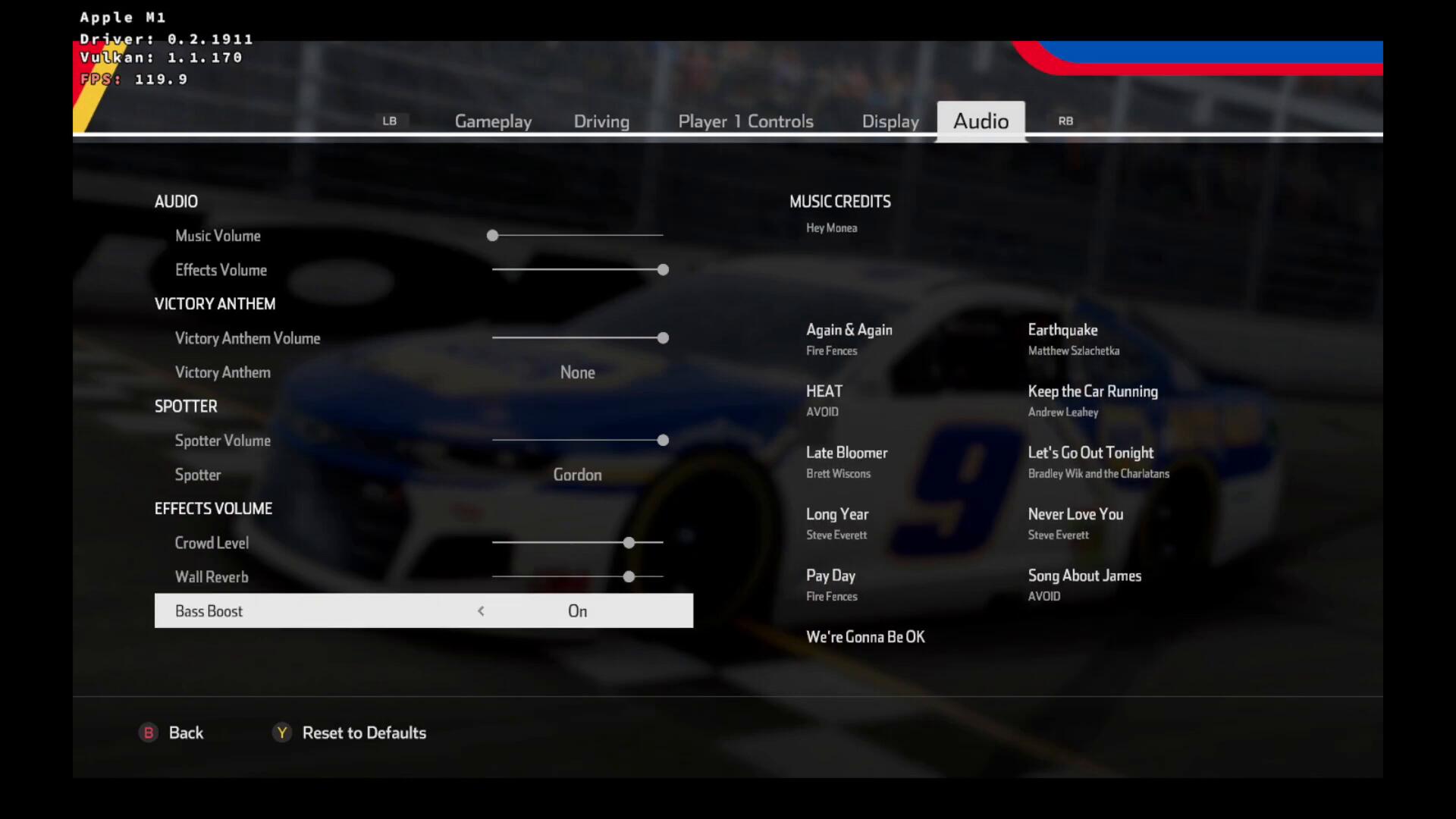Select the Player 1 Controls tab
Viewport: 1456px width, 819px height.
[x=745, y=121]
